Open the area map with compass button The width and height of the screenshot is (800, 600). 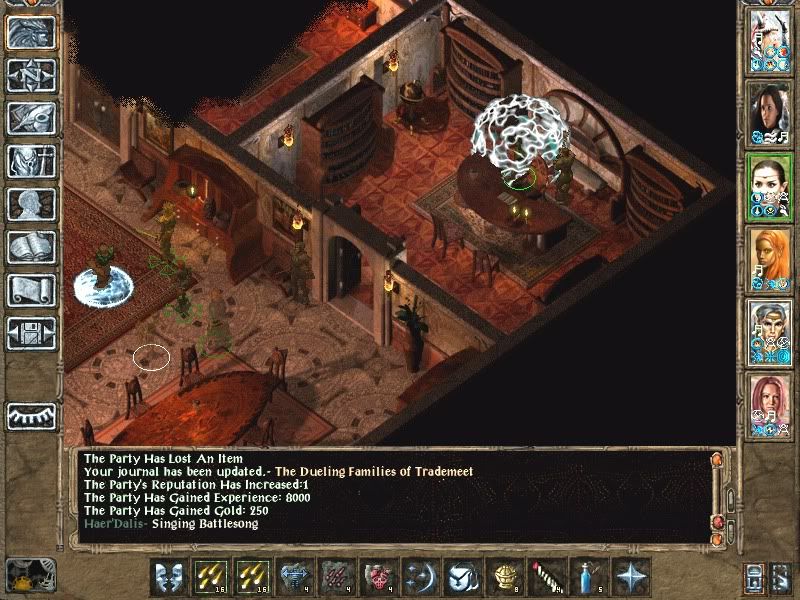tap(31, 75)
